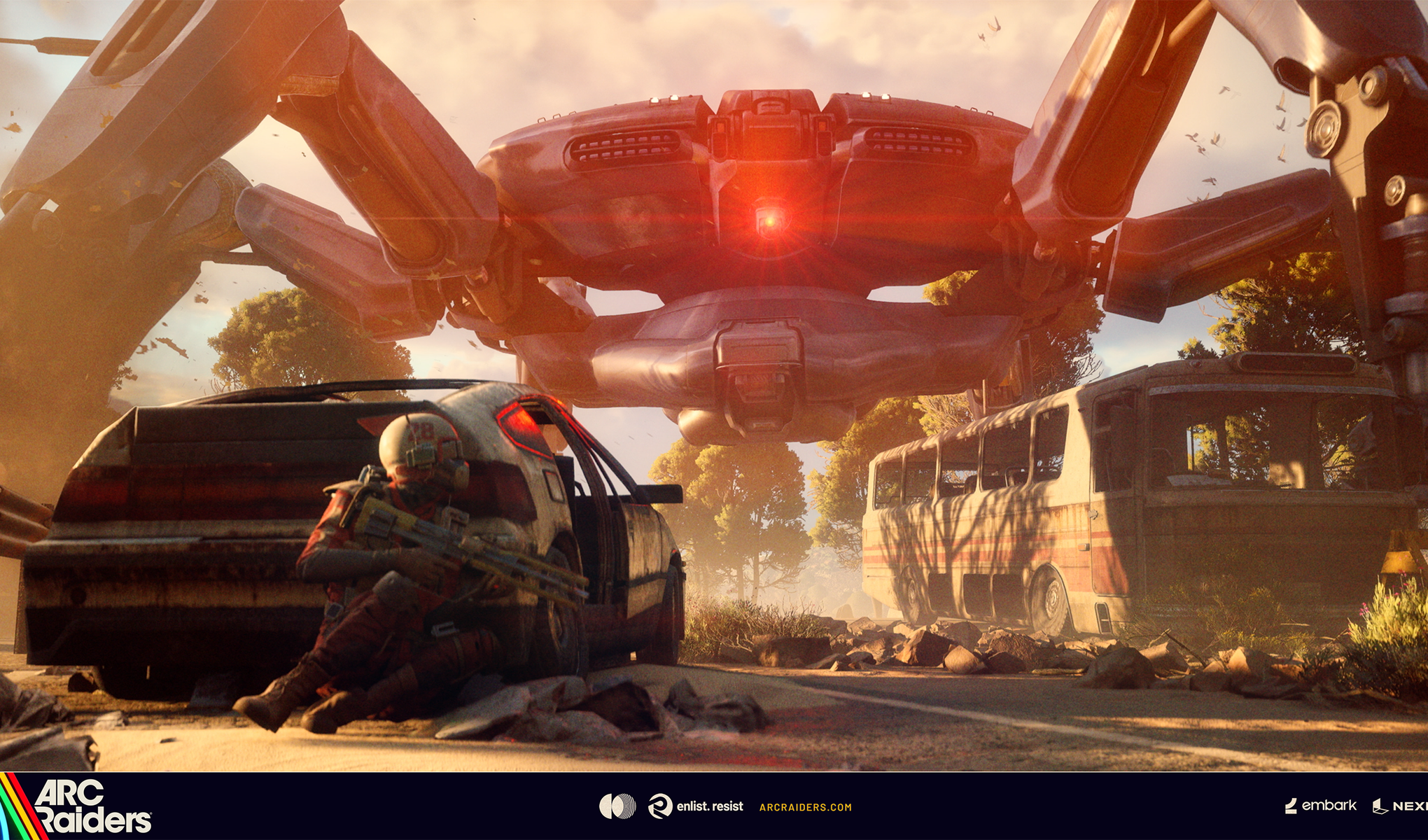
Task: Open the ARCRAIDERS.COM website link
Action: 805,807
